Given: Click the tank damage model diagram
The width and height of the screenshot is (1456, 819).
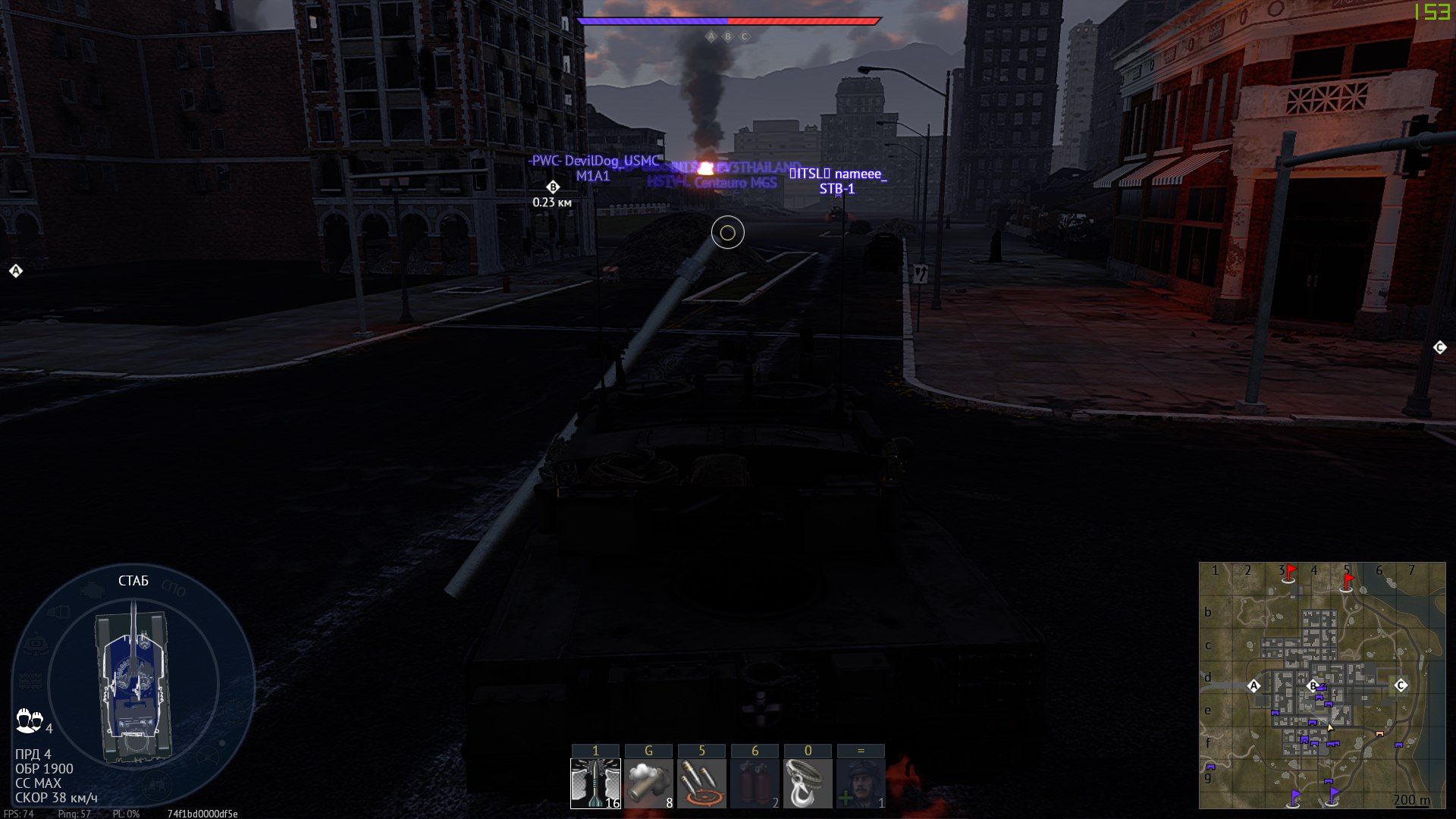Looking at the screenshot, I should (133, 682).
